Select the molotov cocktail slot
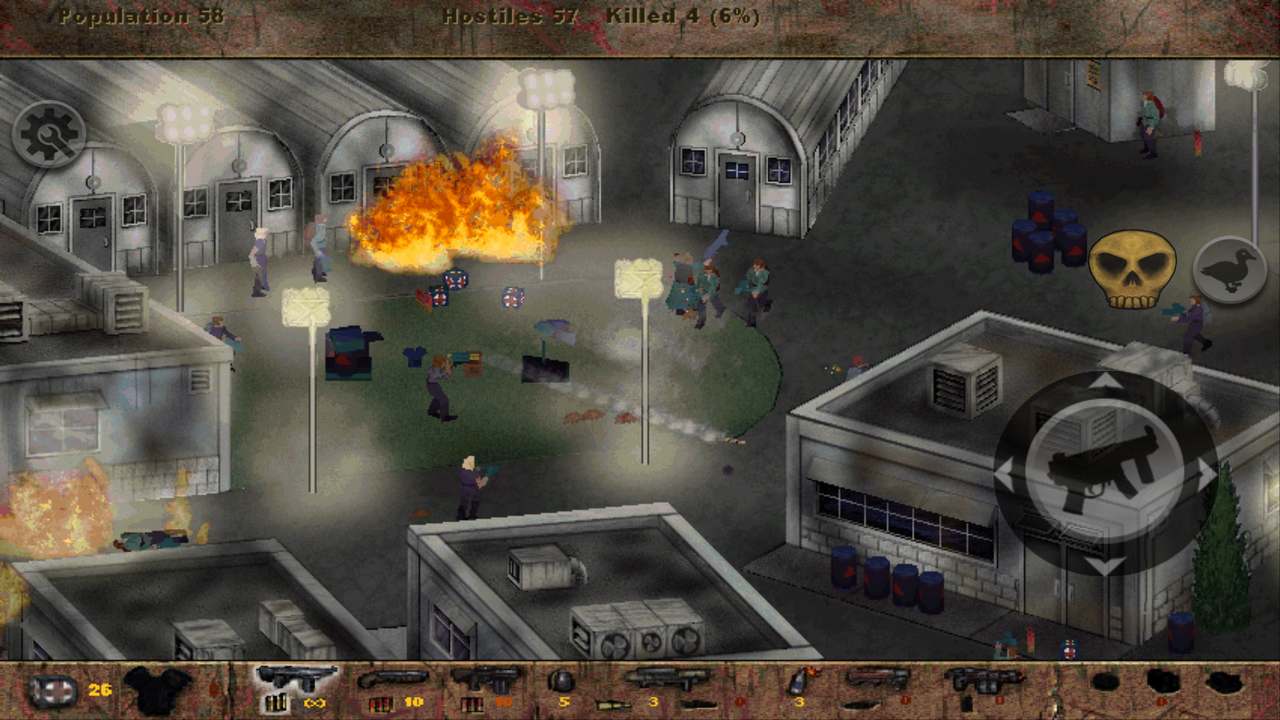The width and height of the screenshot is (1280, 720). (x=799, y=683)
